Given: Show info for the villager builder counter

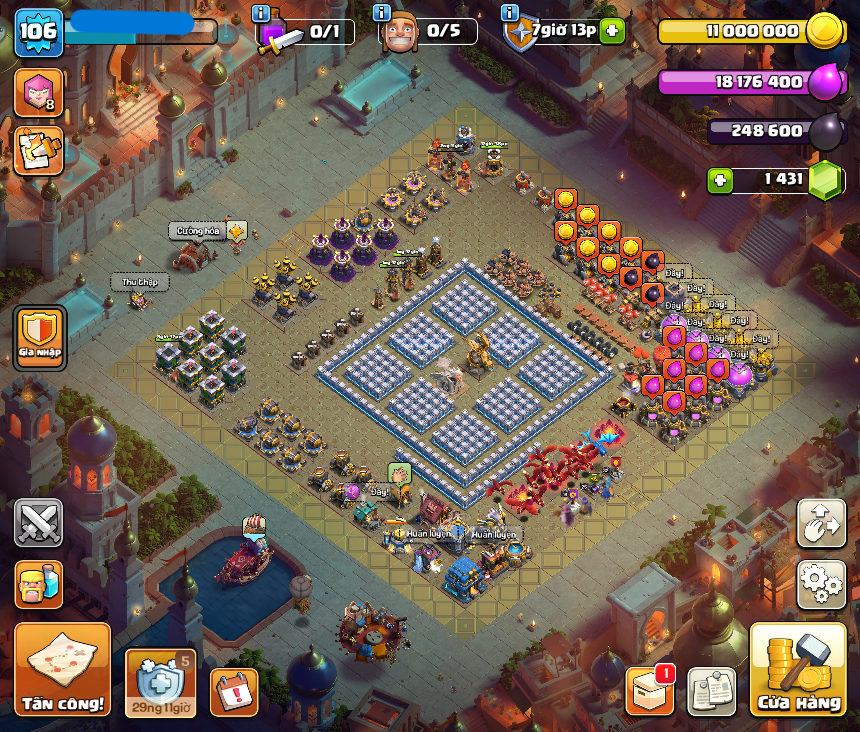Looking at the screenshot, I should [x=382, y=13].
